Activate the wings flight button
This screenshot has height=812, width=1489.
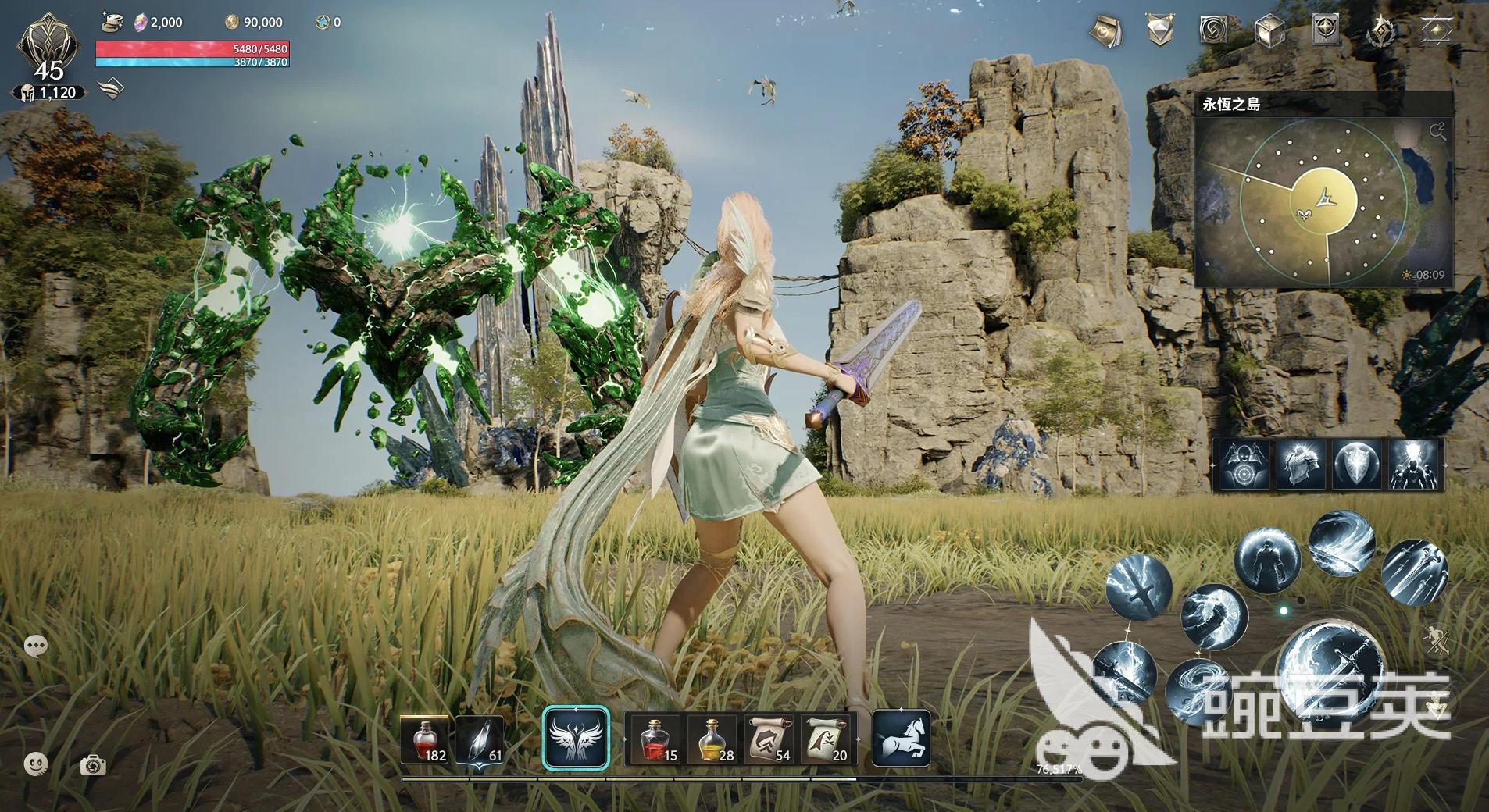576,739
